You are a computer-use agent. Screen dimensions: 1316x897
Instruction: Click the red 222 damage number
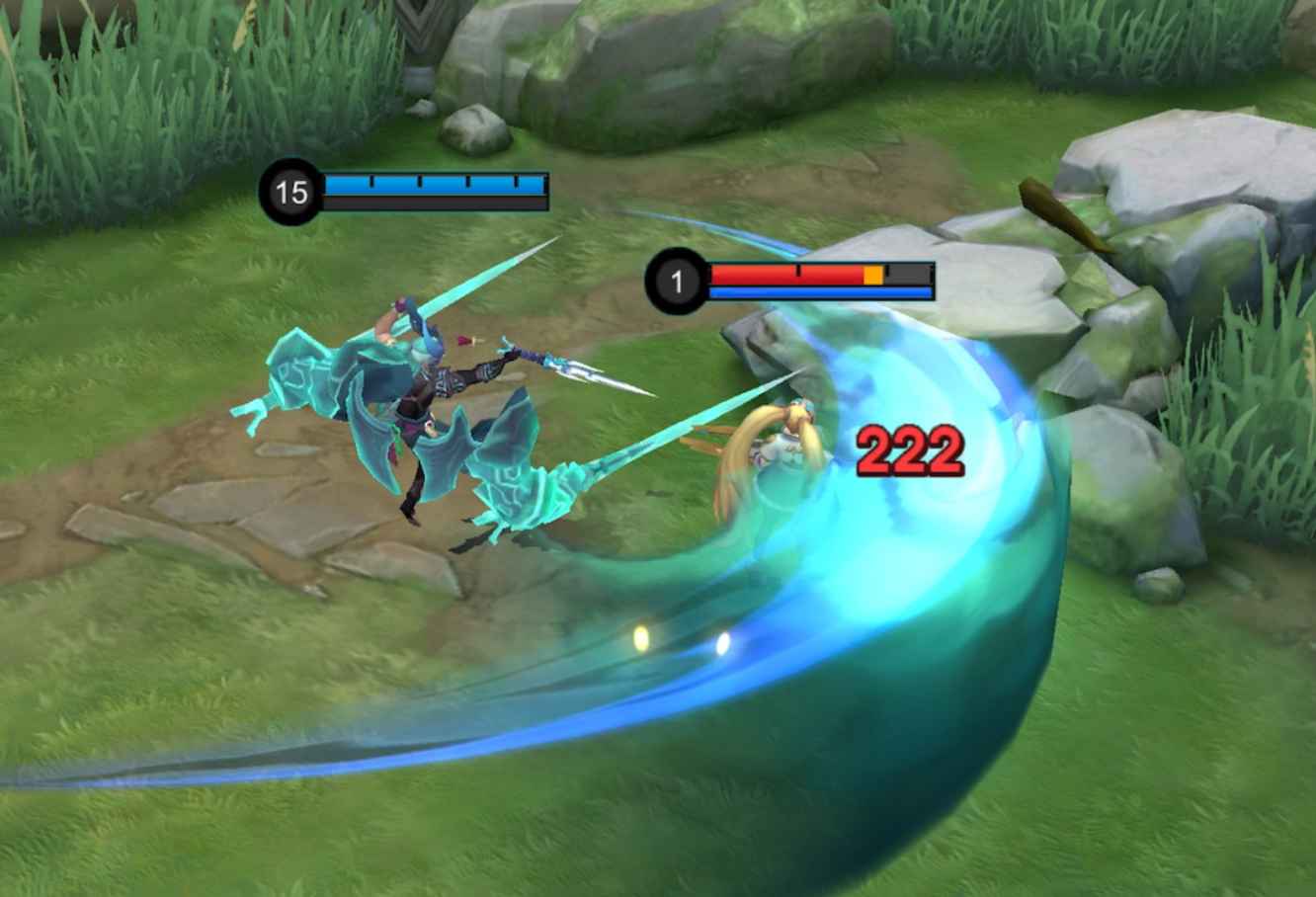[x=909, y=450]
